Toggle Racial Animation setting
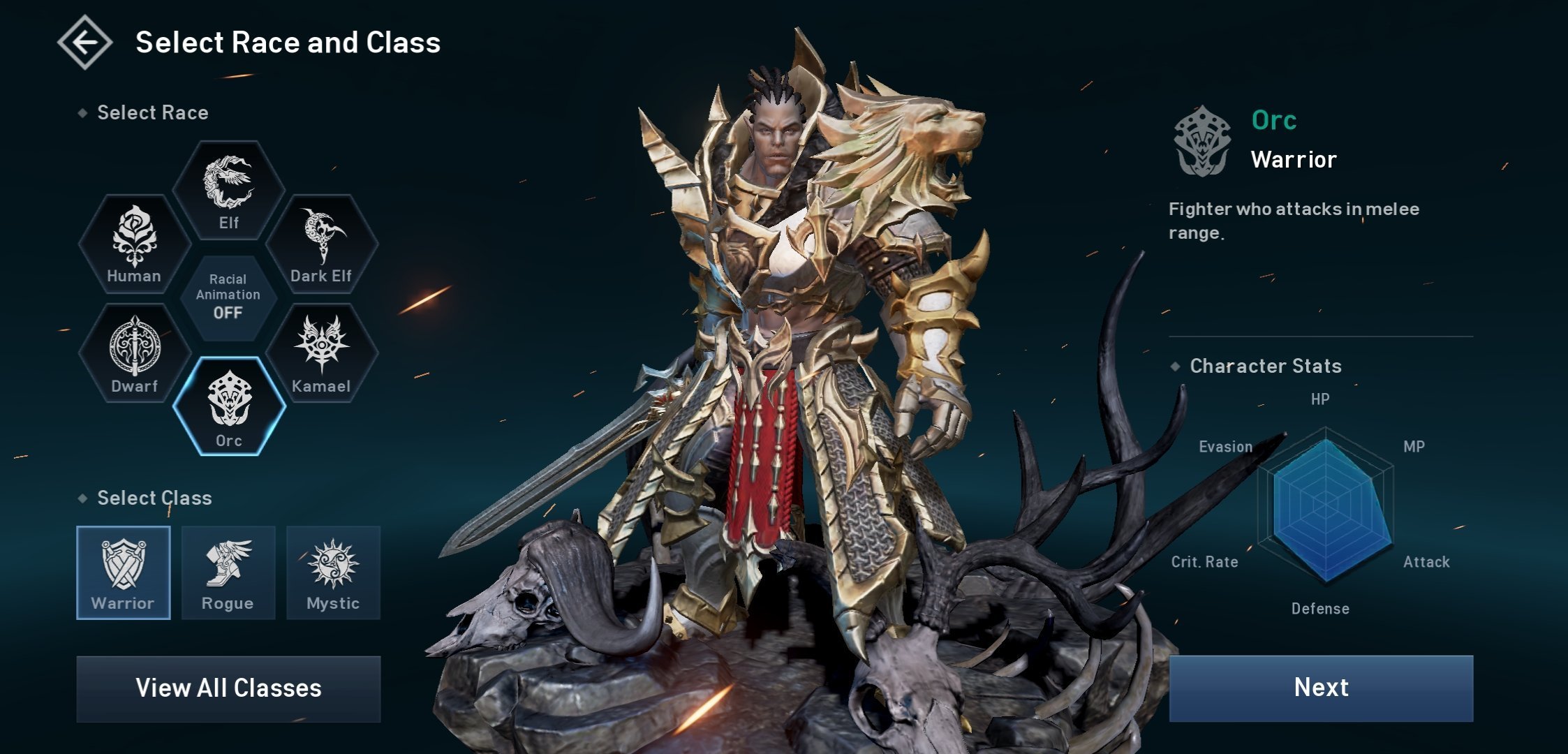Screen dimensions: 1568x754 coord(228,297)
